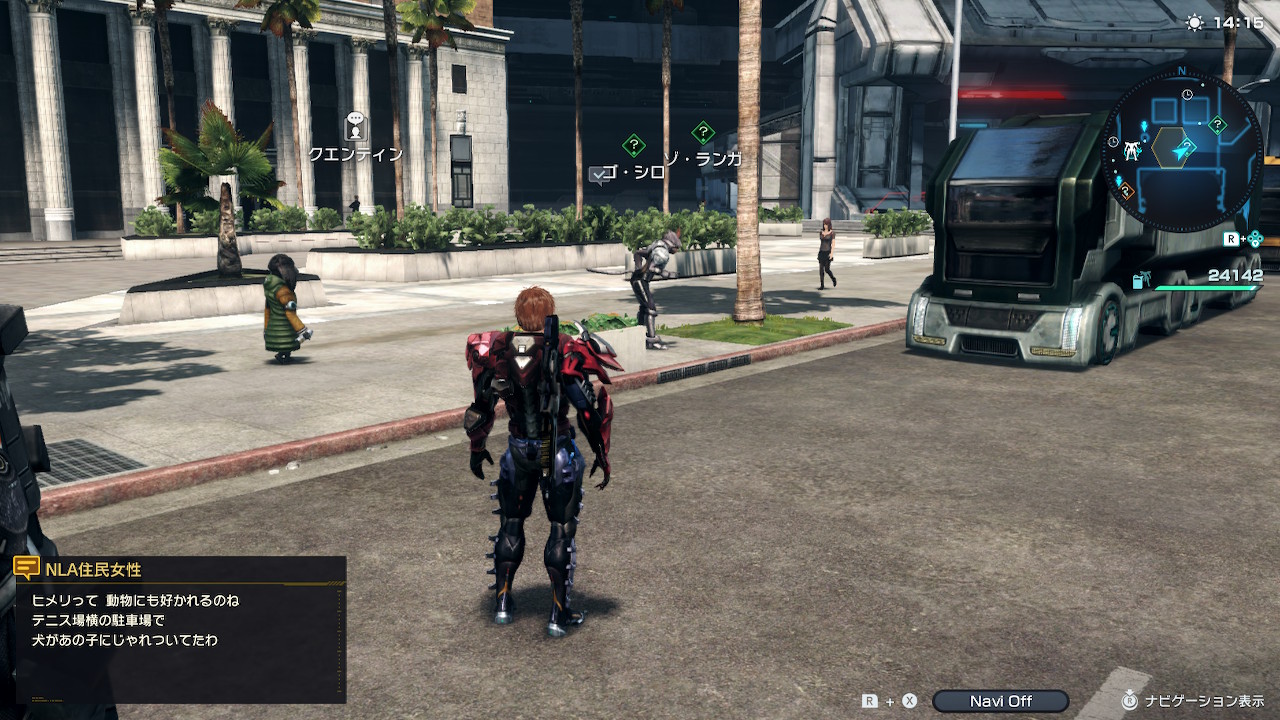
Task: Select the orange quest marker on minimap
Action: [x=1126, y=190]
